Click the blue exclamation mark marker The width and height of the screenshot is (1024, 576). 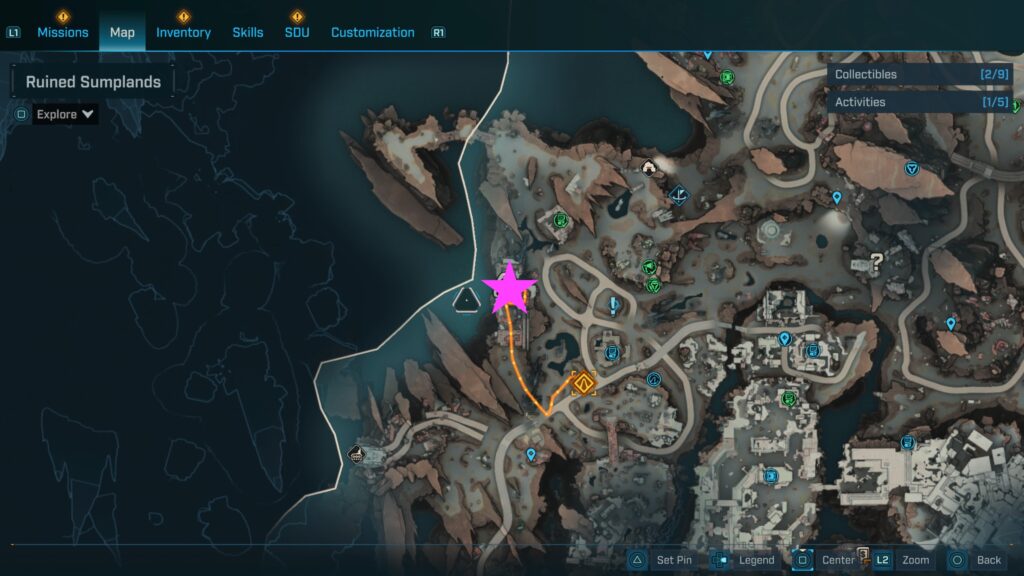(613, 306)
